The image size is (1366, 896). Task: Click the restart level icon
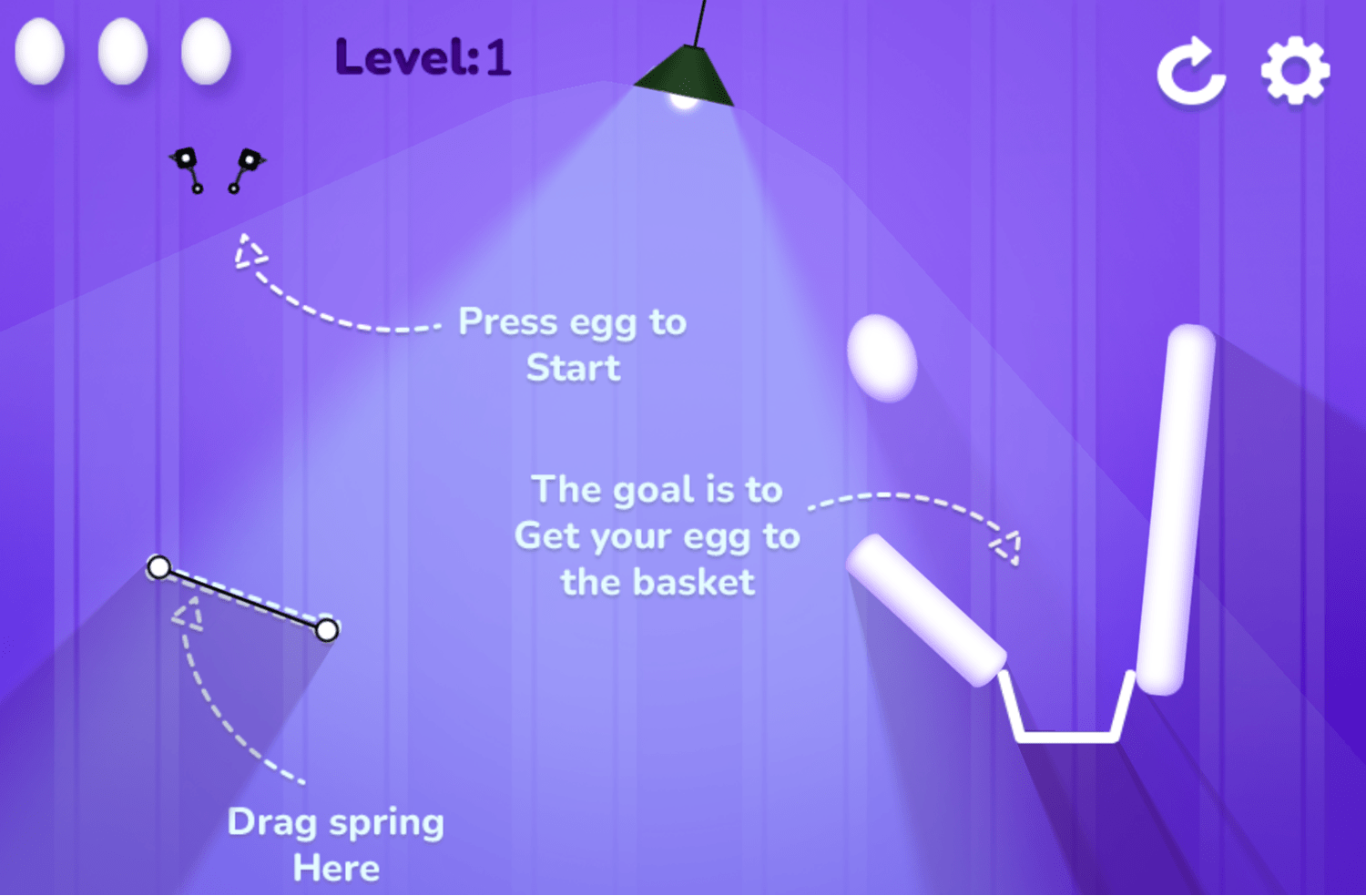click(x=1190, y=72)
